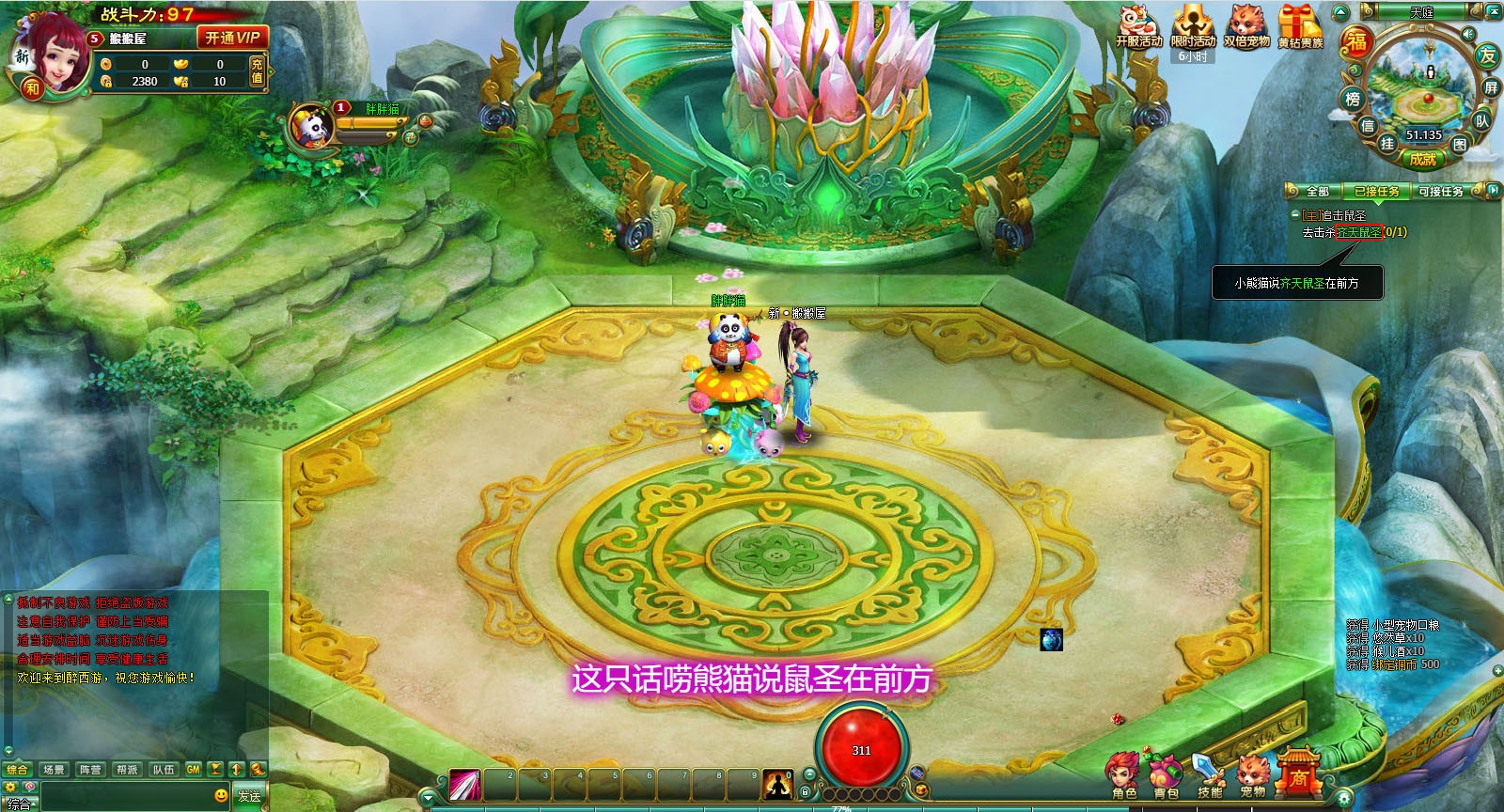Open the 角色 character panel
This screenshot has height=812, width=1504.
point(1124,775)
